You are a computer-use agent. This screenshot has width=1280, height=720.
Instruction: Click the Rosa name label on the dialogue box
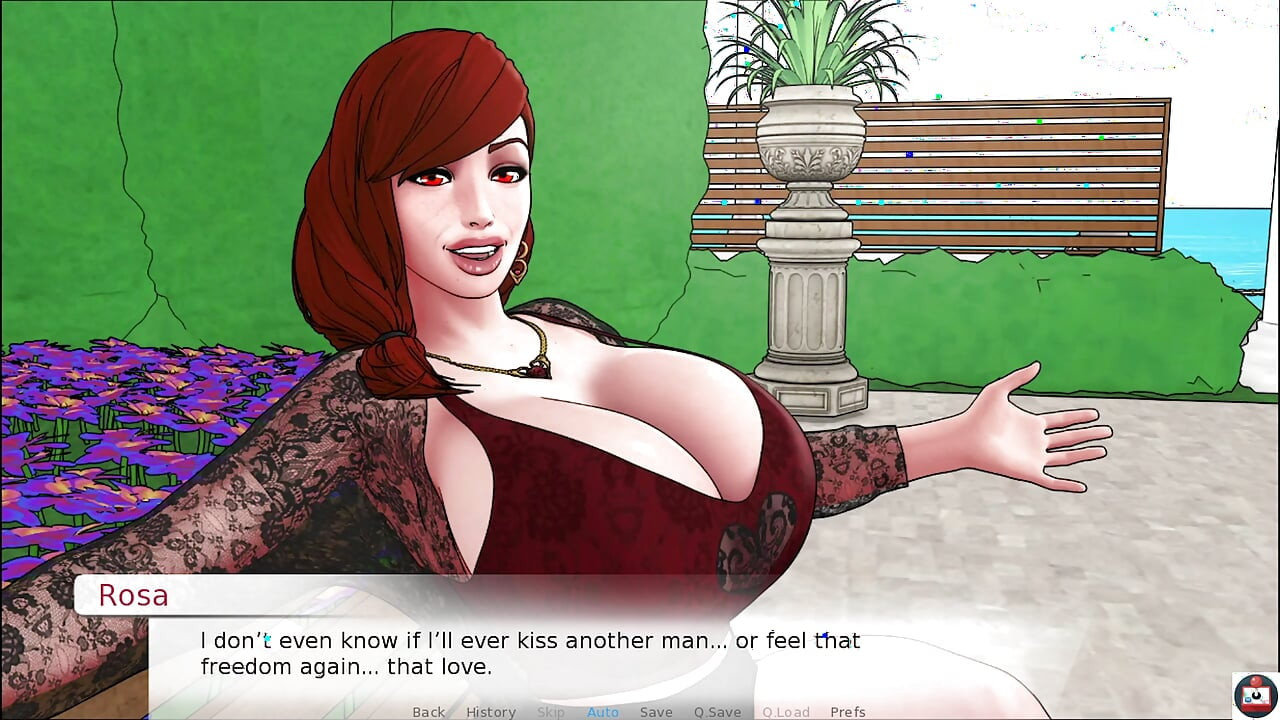[134, 595]
